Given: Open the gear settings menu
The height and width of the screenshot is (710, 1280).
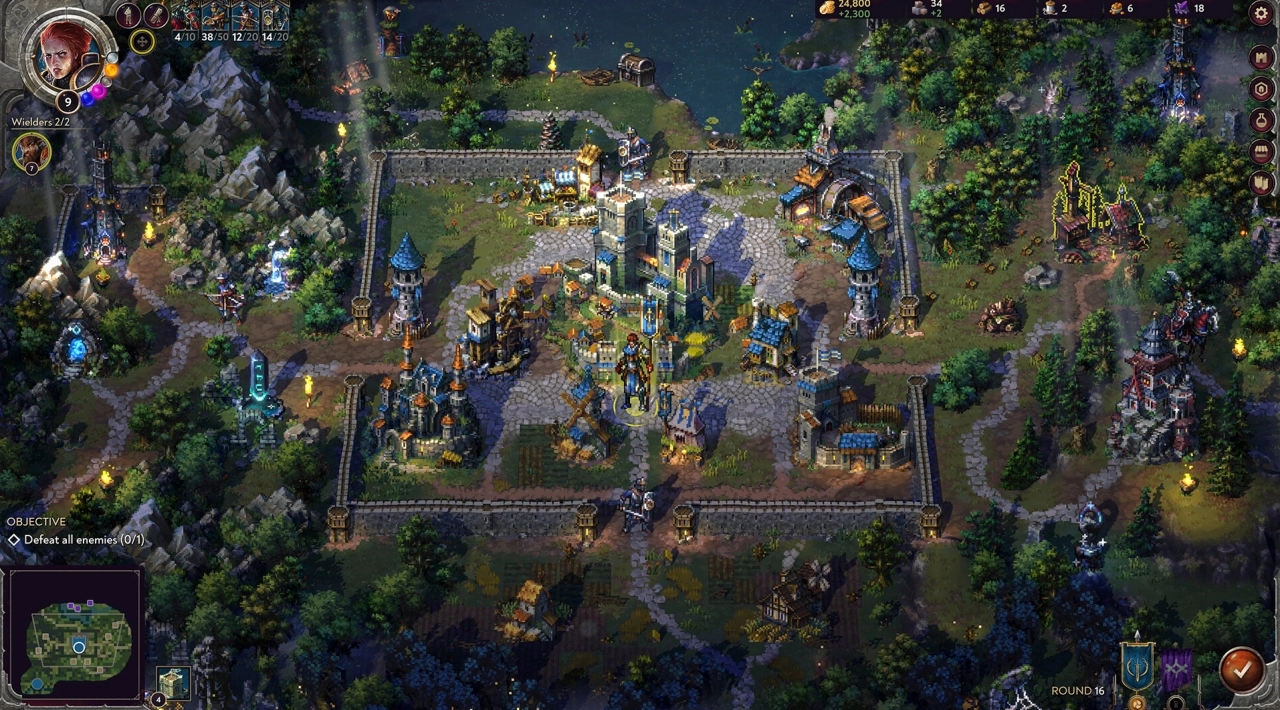Looking at the screenshot, I should pos(1262,13).
